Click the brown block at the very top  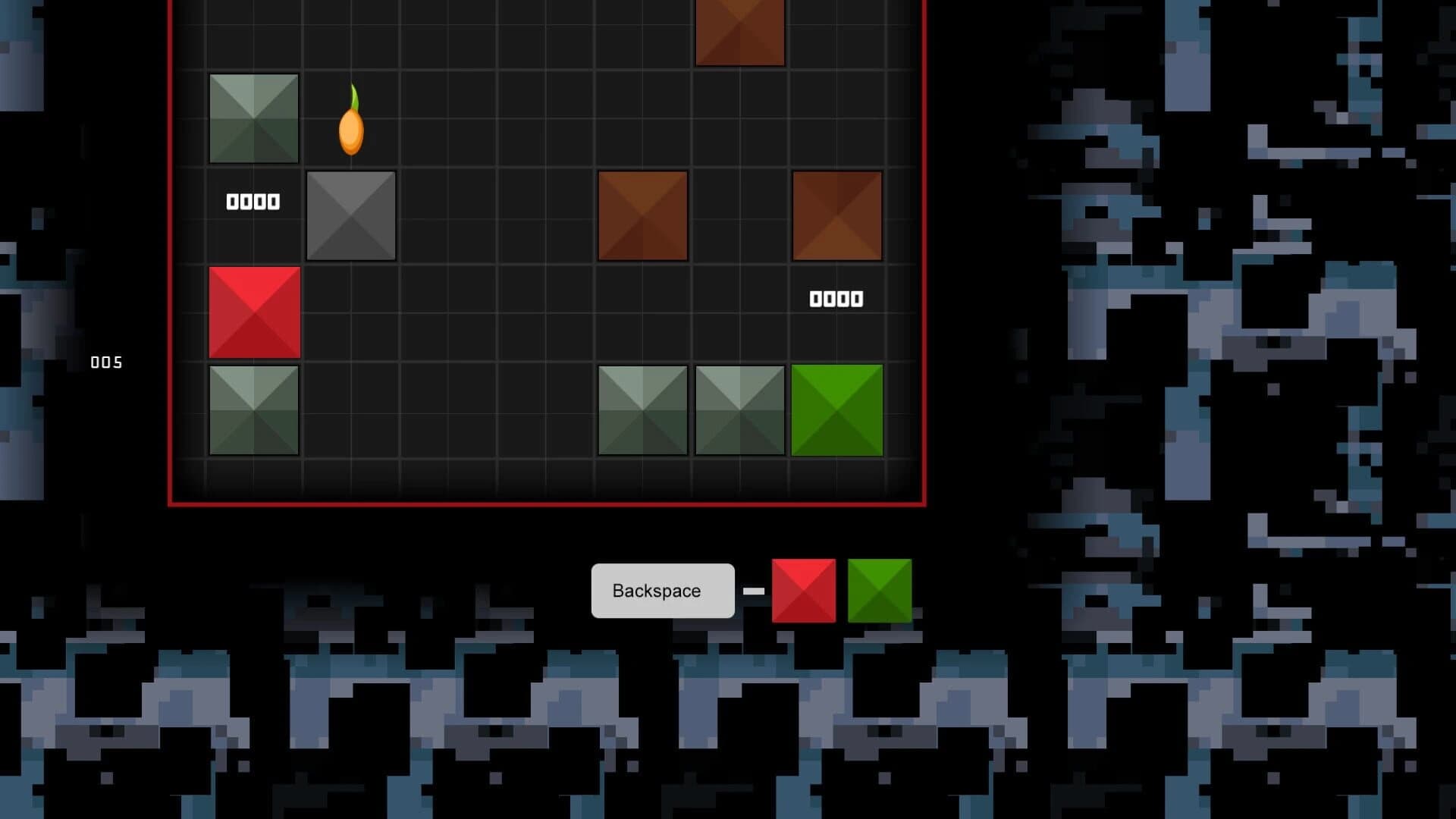tap(739, 30)
